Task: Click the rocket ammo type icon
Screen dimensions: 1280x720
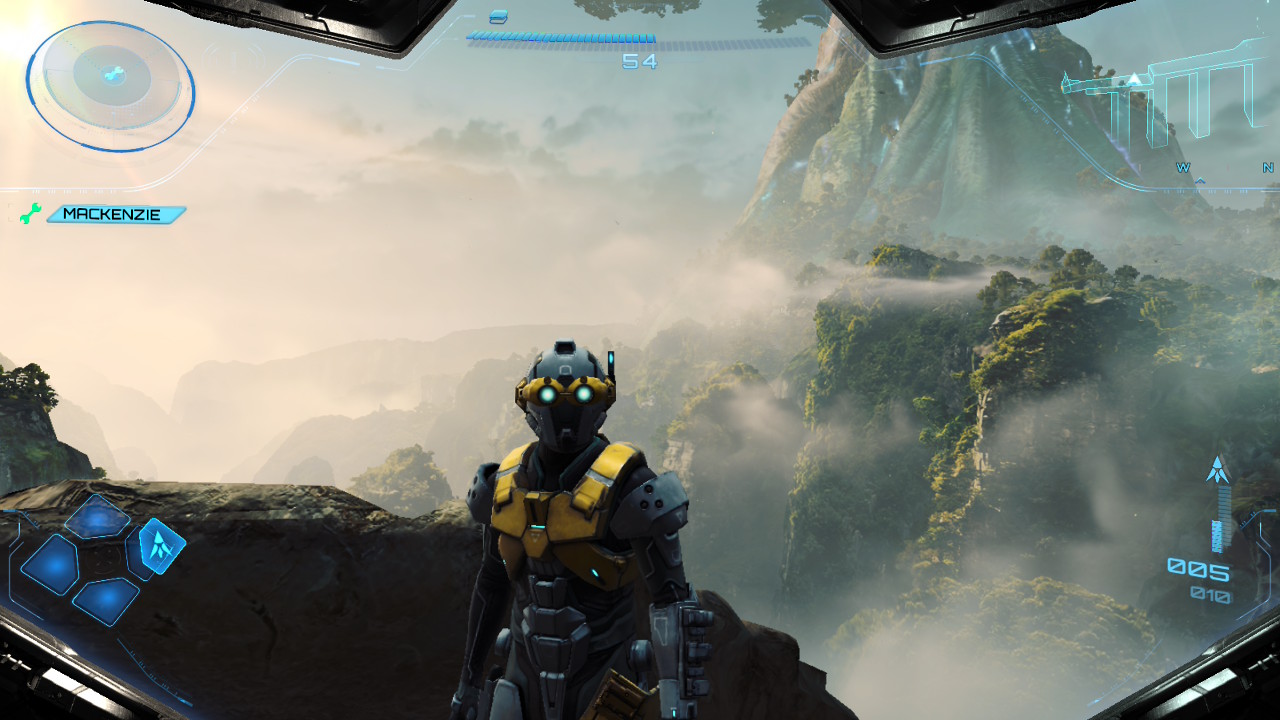Action: click(1217, 469)
